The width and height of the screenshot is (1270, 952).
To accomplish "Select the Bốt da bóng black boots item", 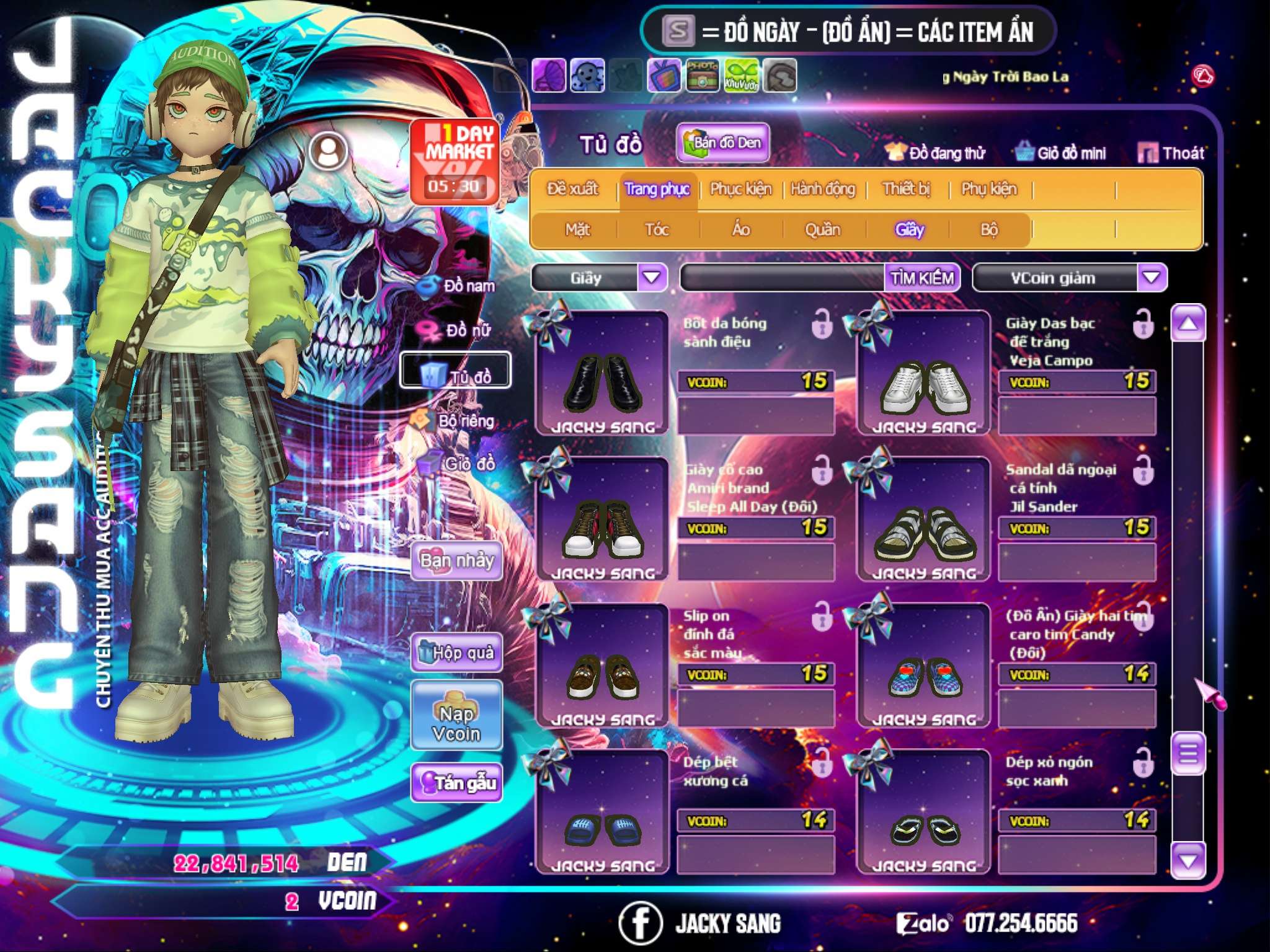I will pyautogui.click(x=602, y=374).
